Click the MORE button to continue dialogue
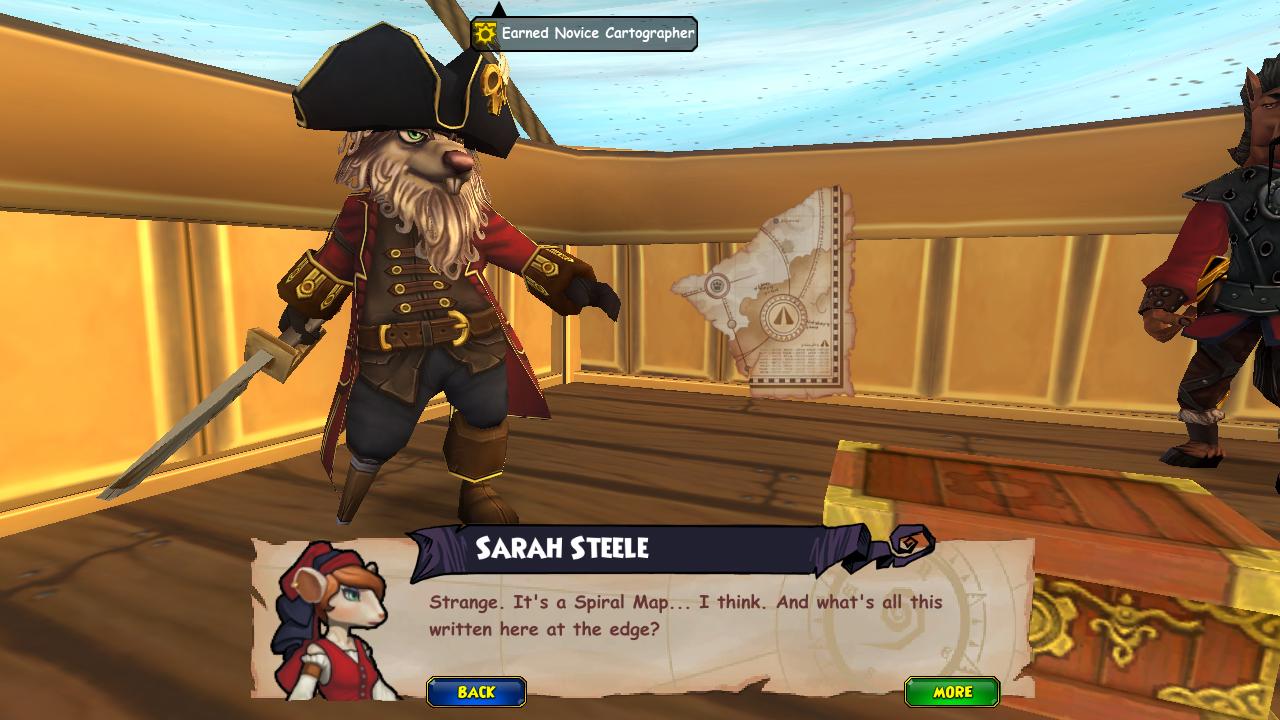Image resolution: width=1280 pixels, height=720 pixels. 952,692
